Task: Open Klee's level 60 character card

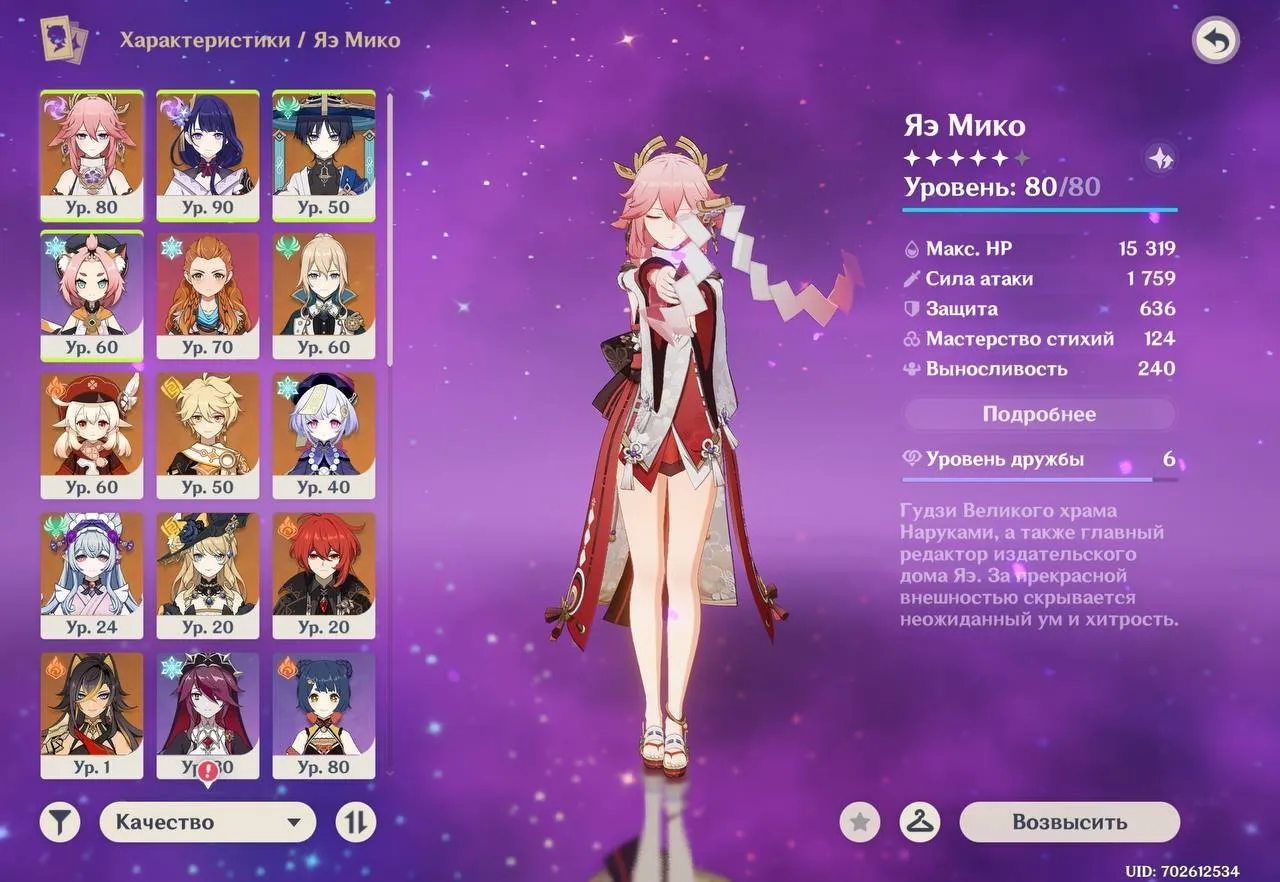Action: pyautogui.click(x=91, y=435)
